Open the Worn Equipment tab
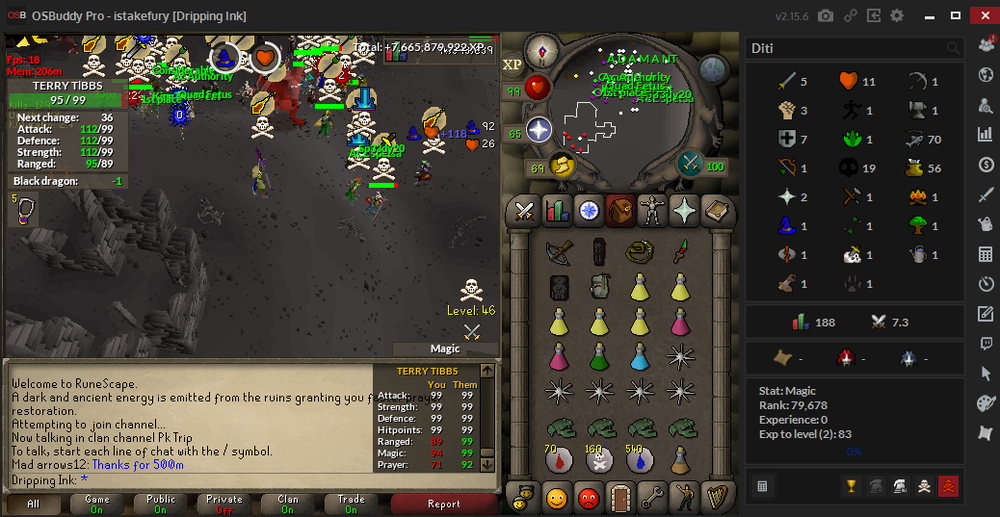Image resolution: width=1000 pixels, height=517 pixels. pos(652,211)
